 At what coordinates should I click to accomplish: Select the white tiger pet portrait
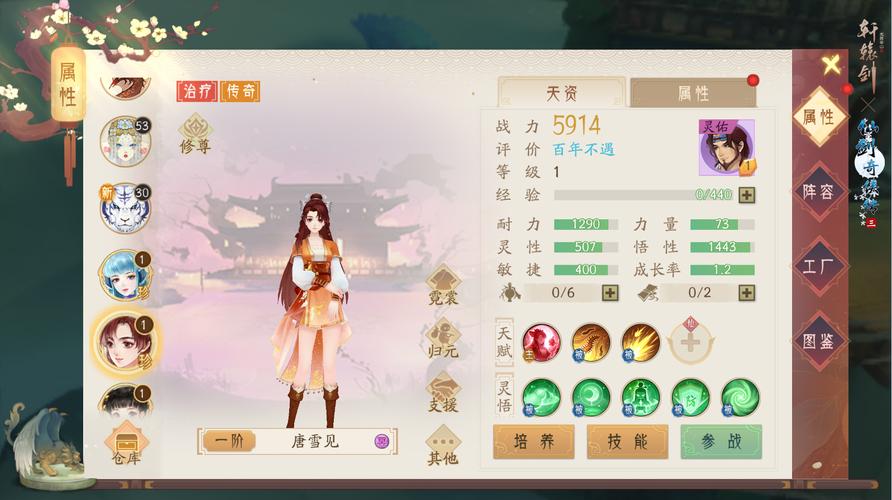(x=124, y=207)
